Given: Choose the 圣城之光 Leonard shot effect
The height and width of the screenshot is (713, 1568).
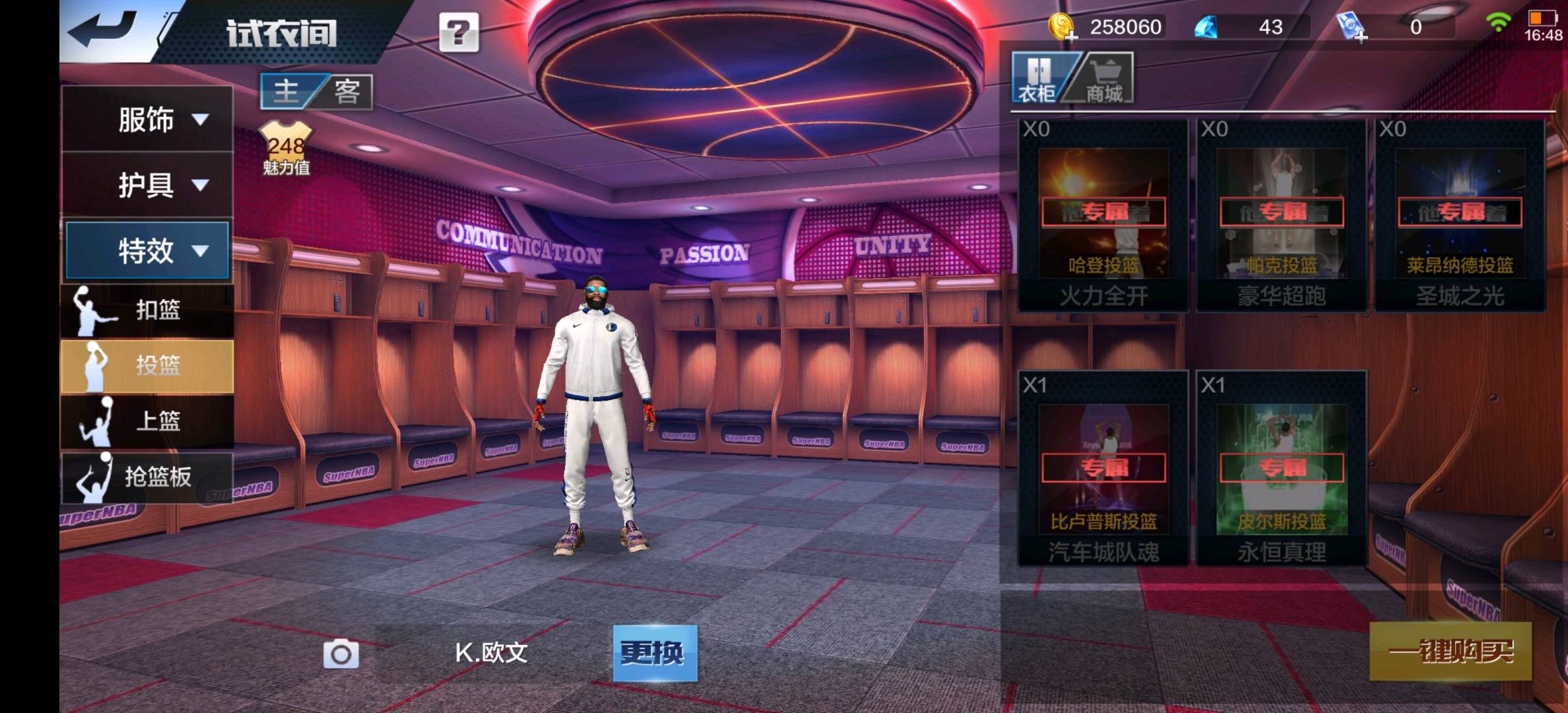Looking at the screenshot, I should click(x=1460, y=215).
